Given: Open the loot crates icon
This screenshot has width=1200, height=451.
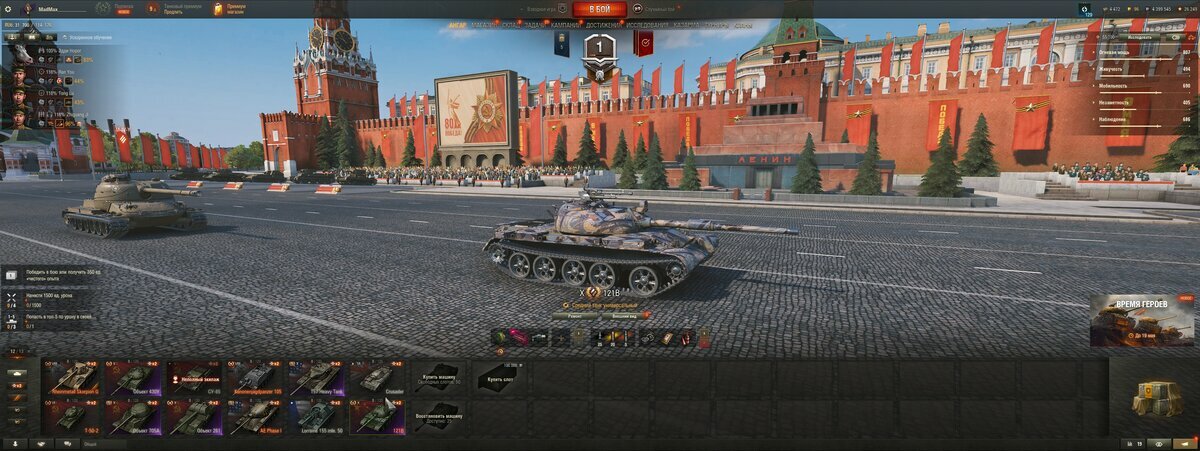Looking at the screenshot, I should coord(1156,397).
